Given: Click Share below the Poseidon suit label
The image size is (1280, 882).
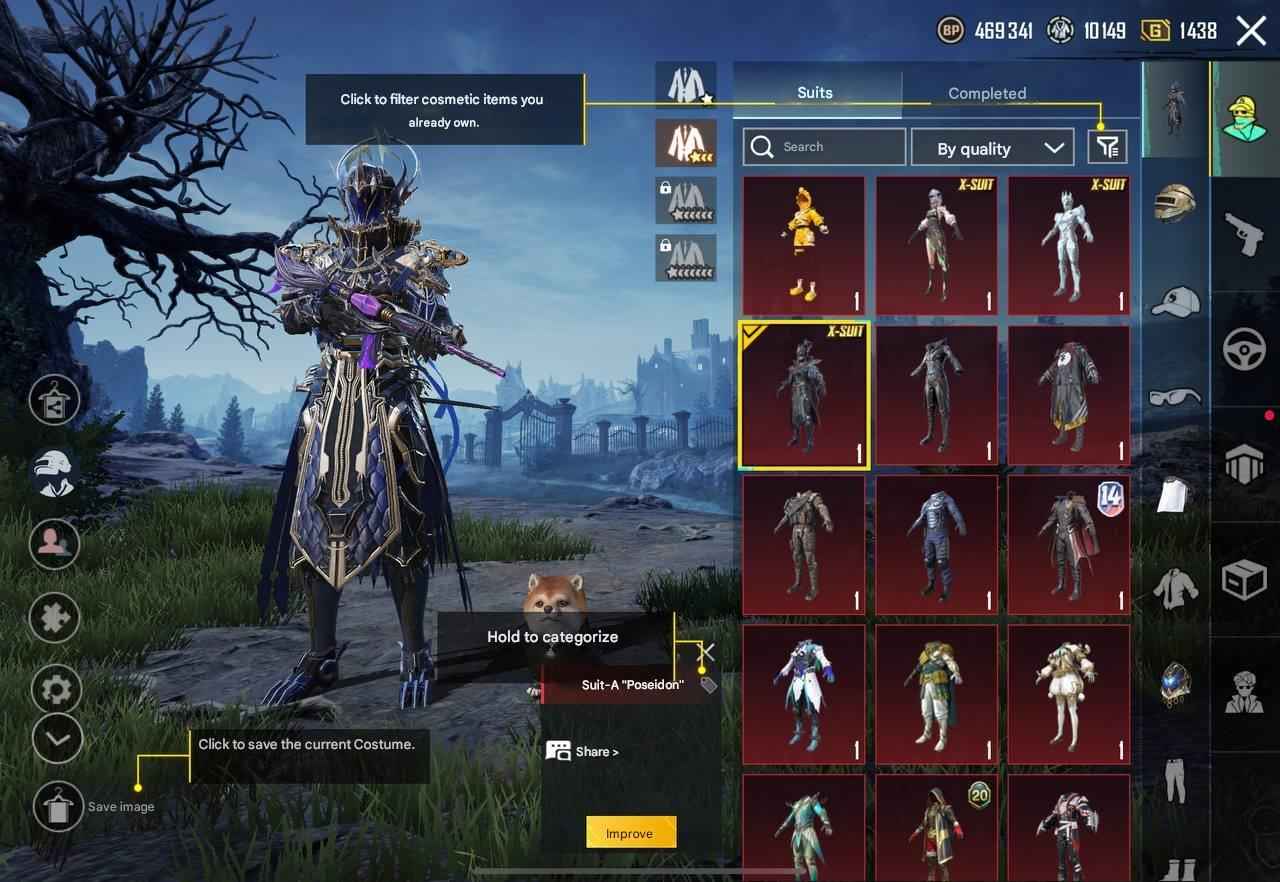Looking at the screenshot, I should click(582, 751).
